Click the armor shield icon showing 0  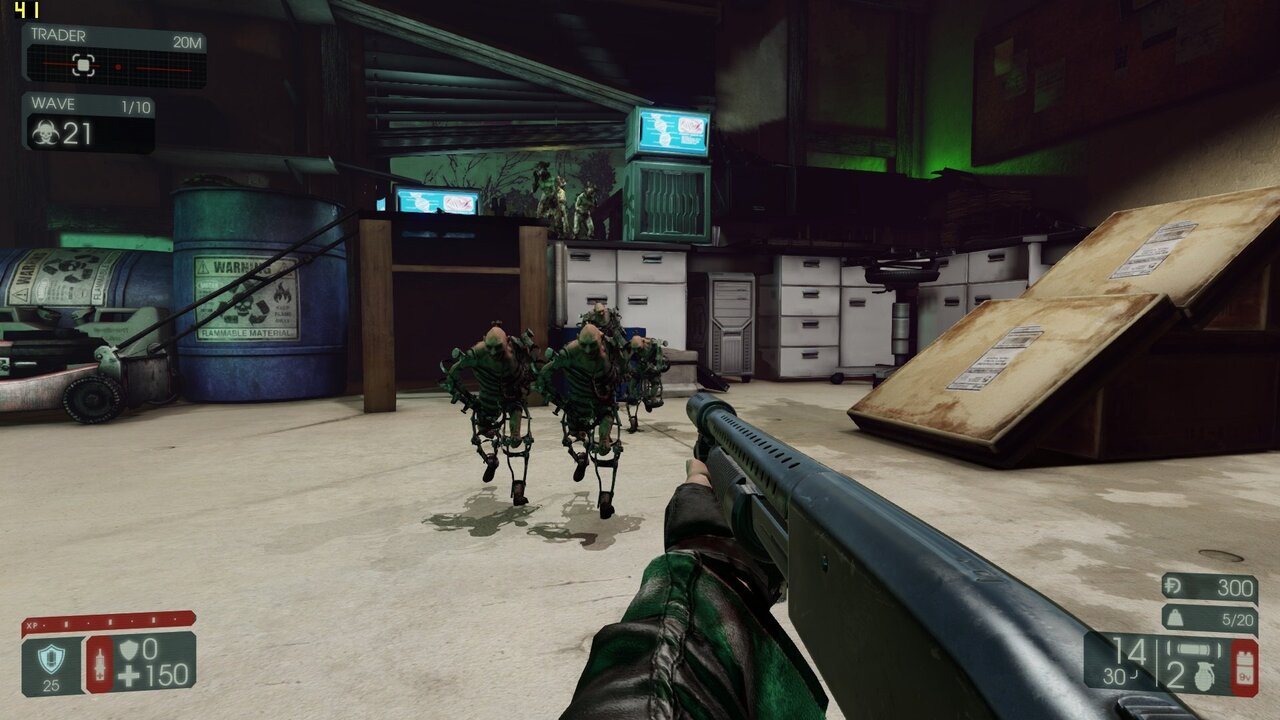(x=129, y=651)
